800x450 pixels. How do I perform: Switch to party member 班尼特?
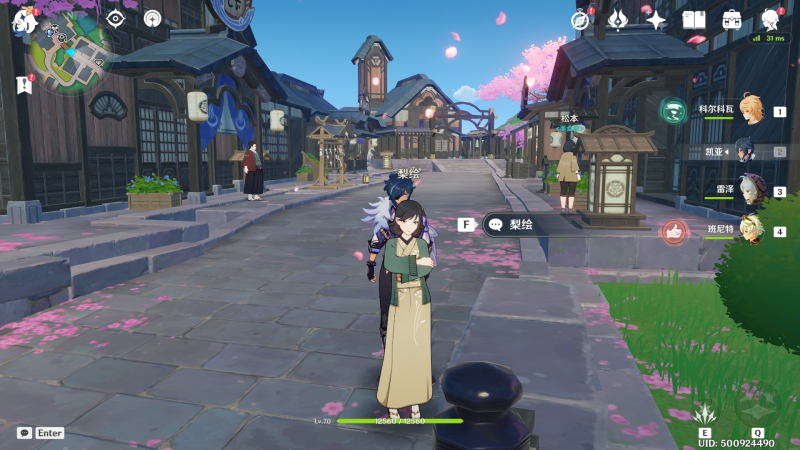[x=748, y=230]
